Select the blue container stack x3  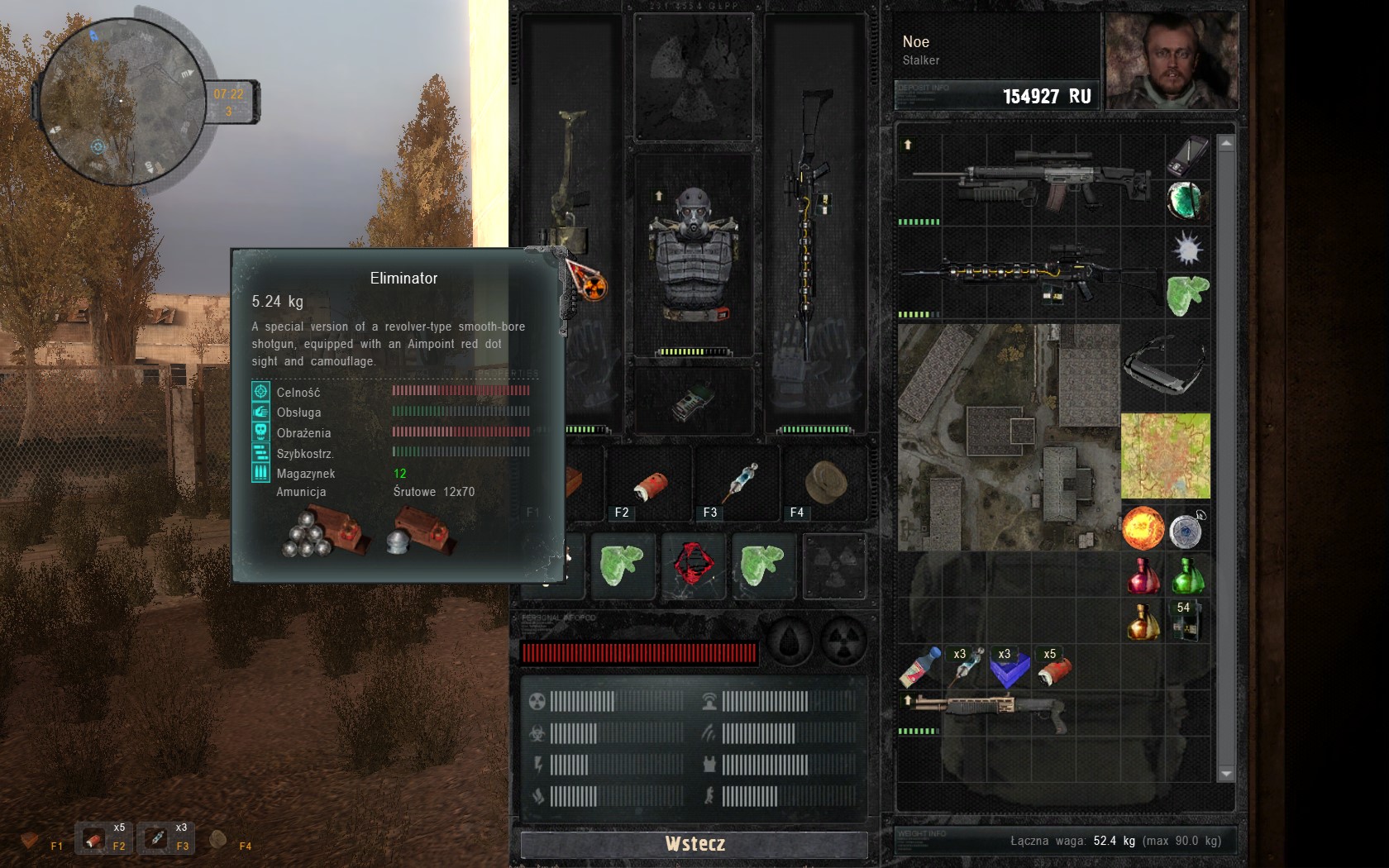[x=1009, y=668]
